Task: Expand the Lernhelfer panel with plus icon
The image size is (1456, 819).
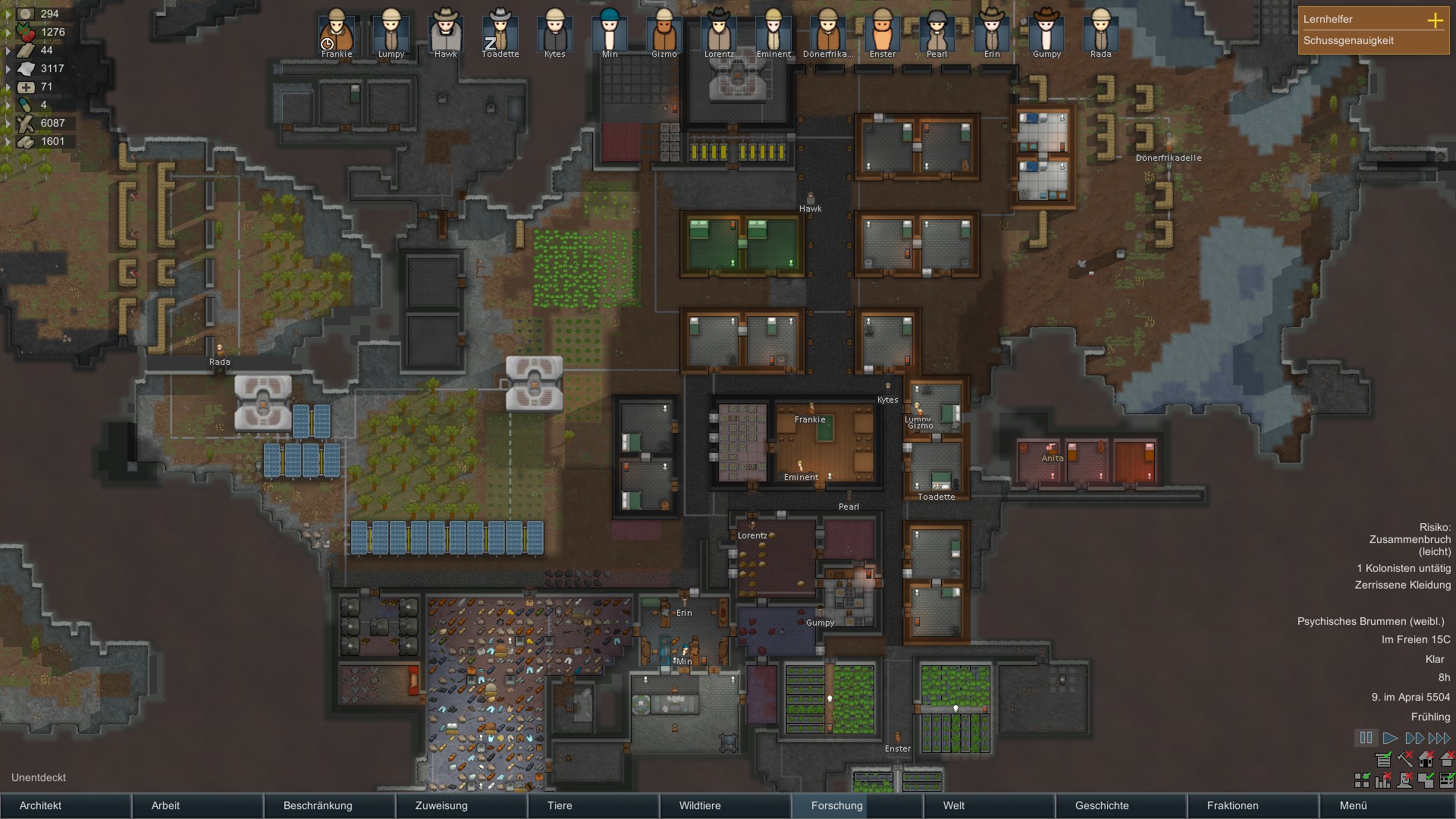Action: (x=1435, y=20)
